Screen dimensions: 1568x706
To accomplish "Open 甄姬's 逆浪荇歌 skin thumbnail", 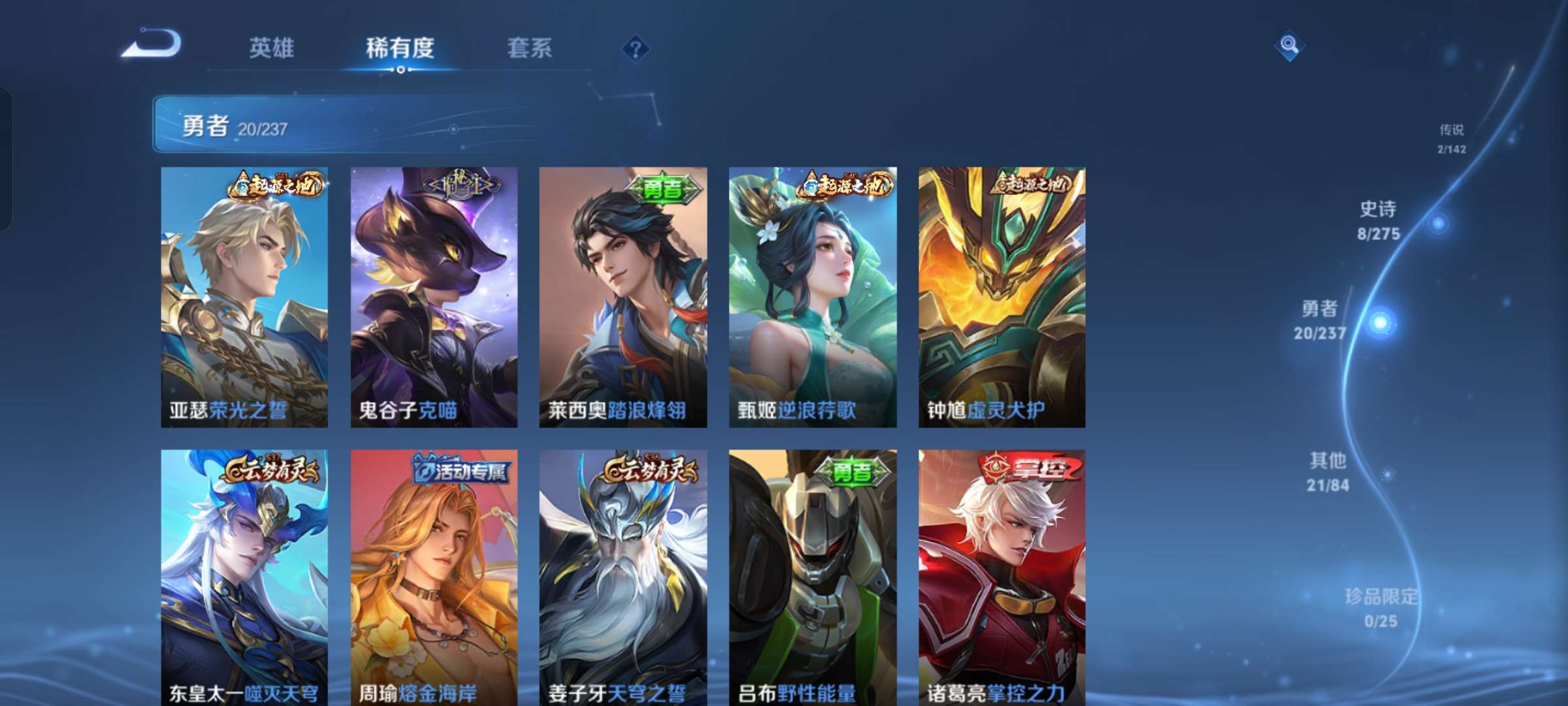I will pos(813,297).
